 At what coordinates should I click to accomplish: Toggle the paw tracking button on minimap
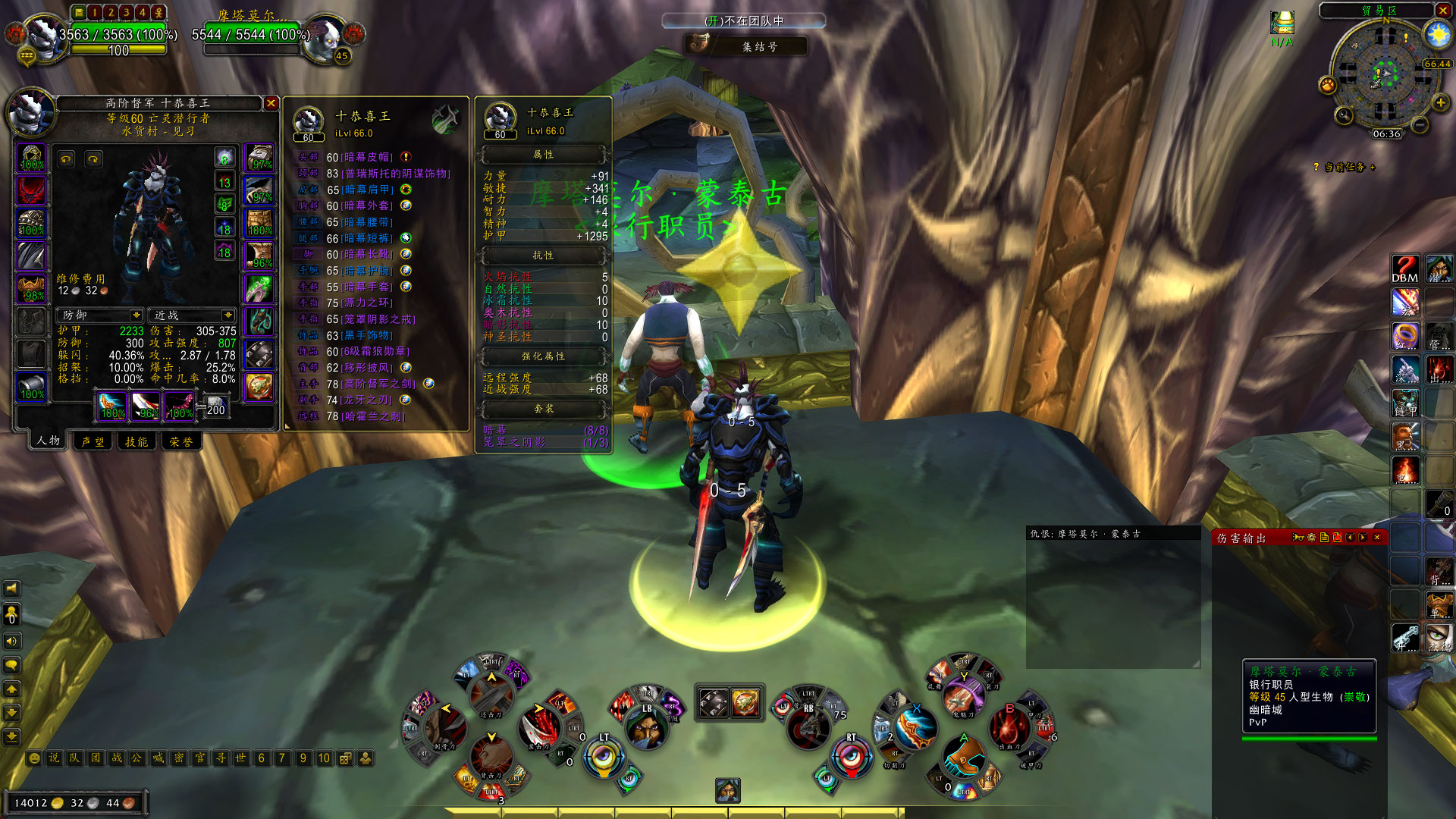[1327, 85]
